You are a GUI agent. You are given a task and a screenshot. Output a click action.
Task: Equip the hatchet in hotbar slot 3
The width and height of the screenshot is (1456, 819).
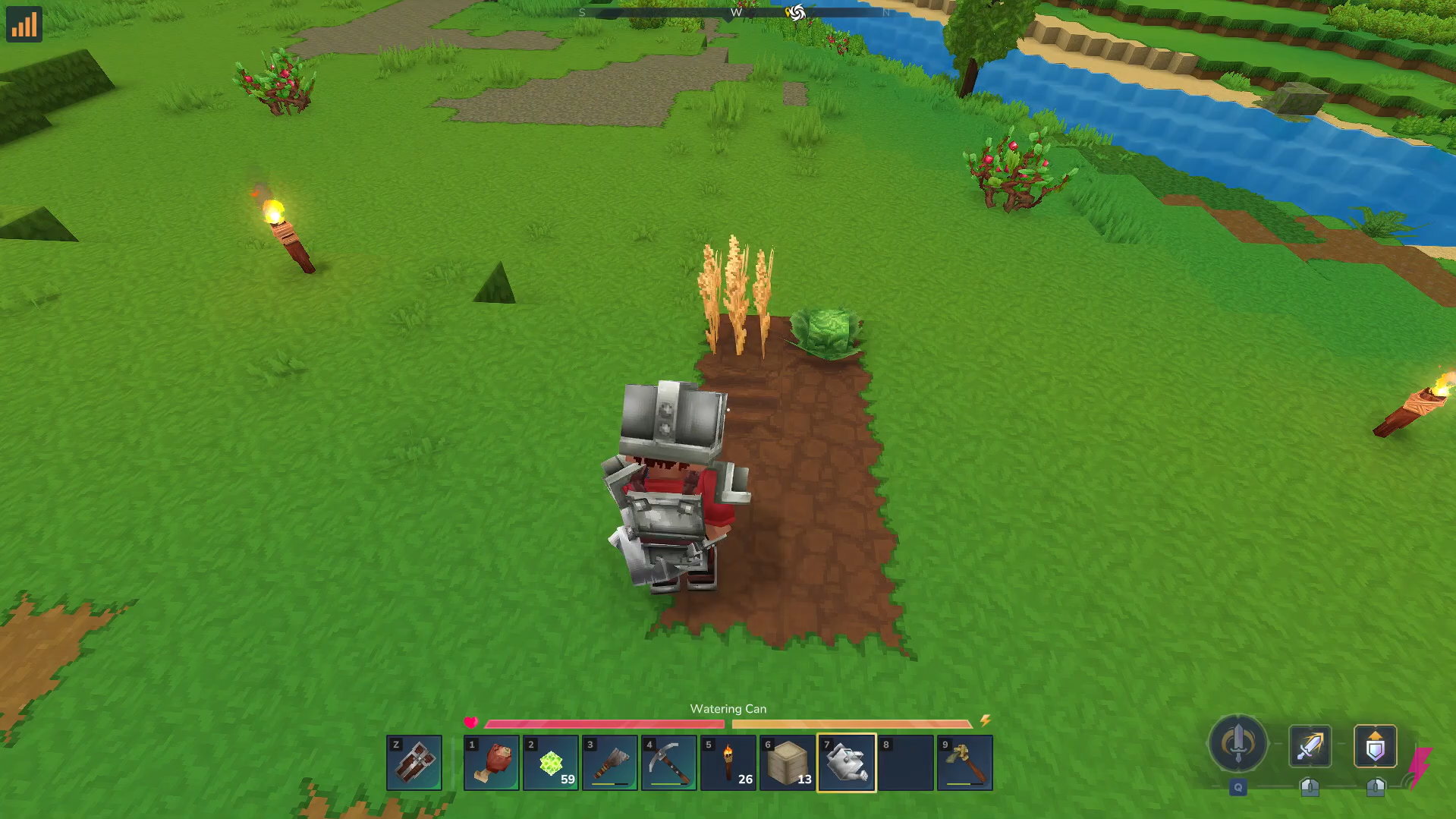[x=609, y=763]
